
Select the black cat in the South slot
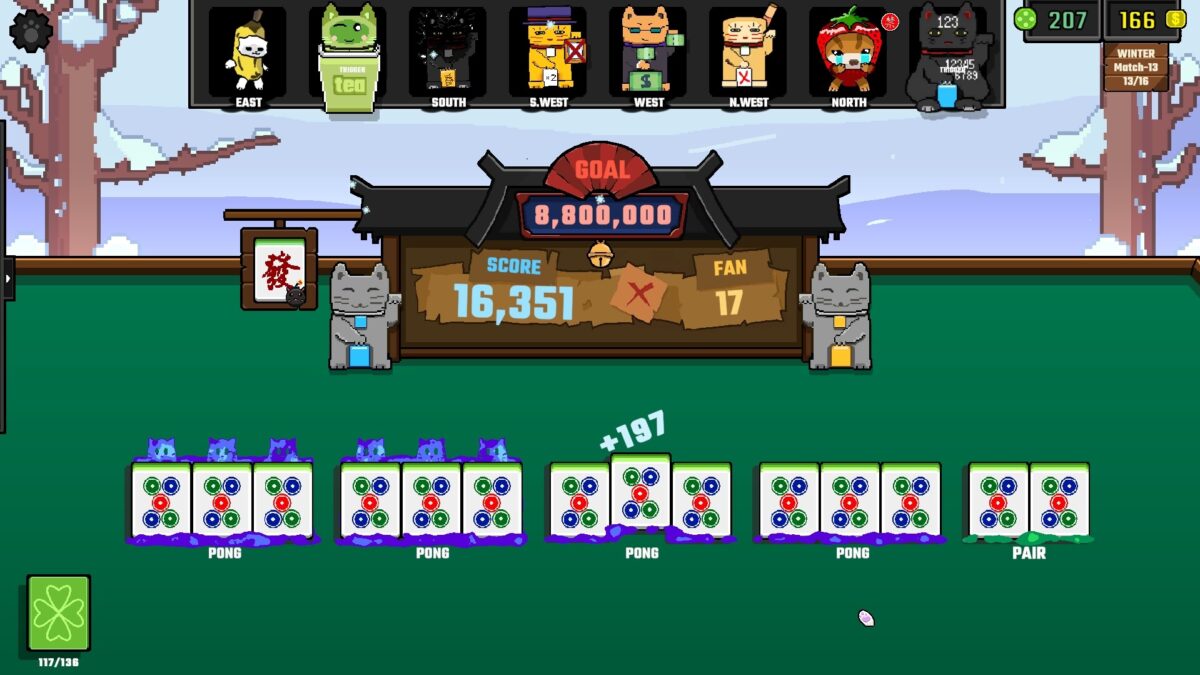tap(447, 52)
